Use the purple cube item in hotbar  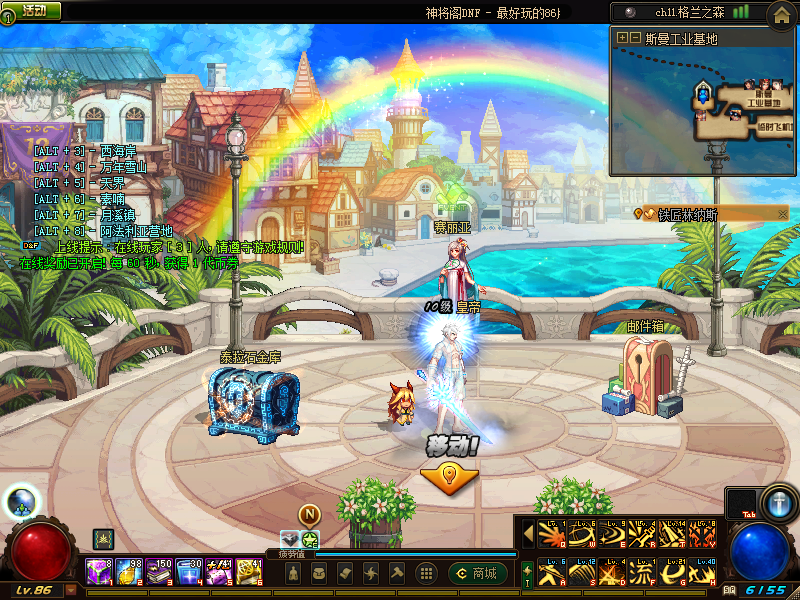(x=99, y=573)
